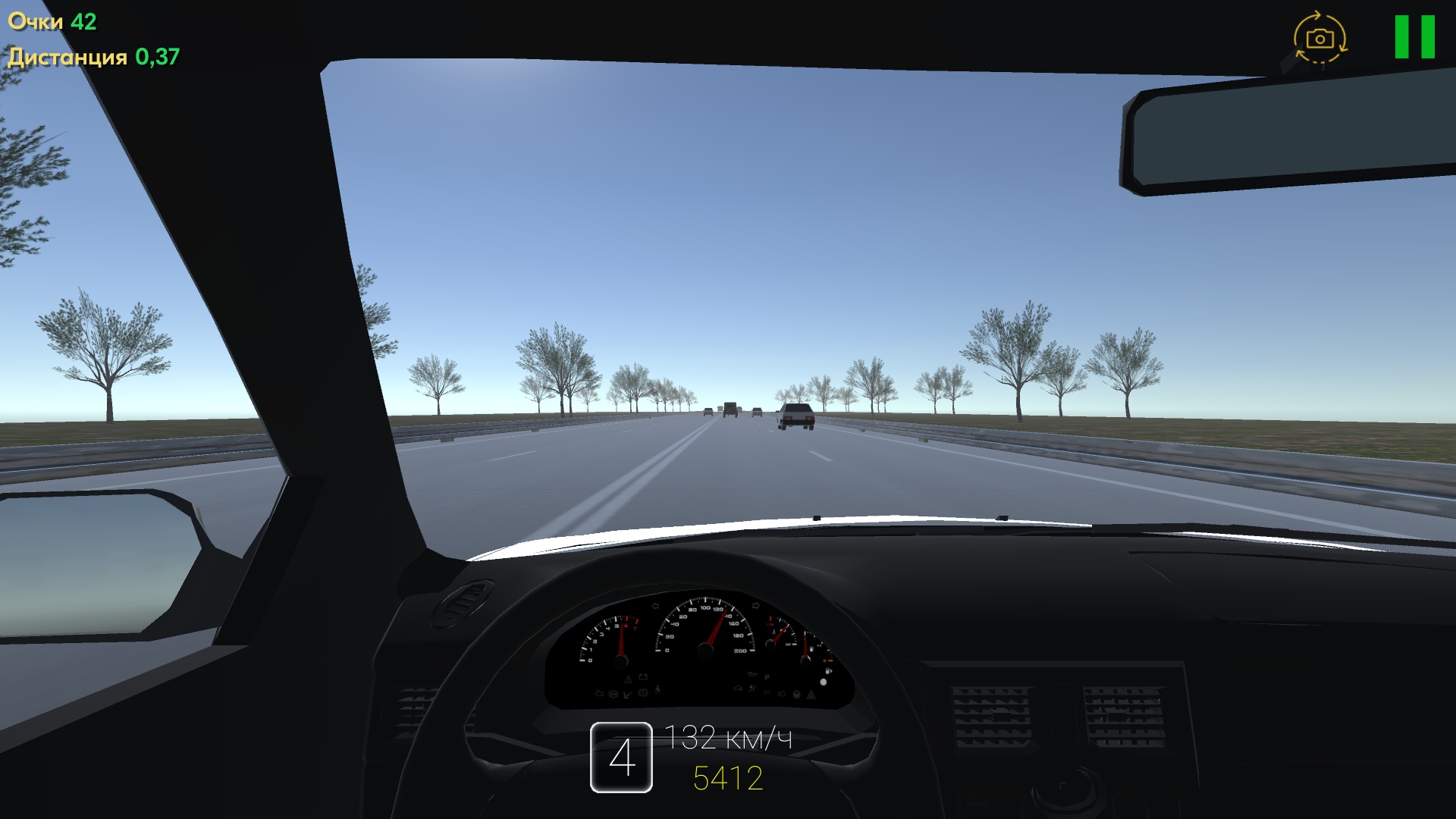Click the seatbelt reminder icon on the cluster
Viewport: 1456px width, 819px height.
658,689
